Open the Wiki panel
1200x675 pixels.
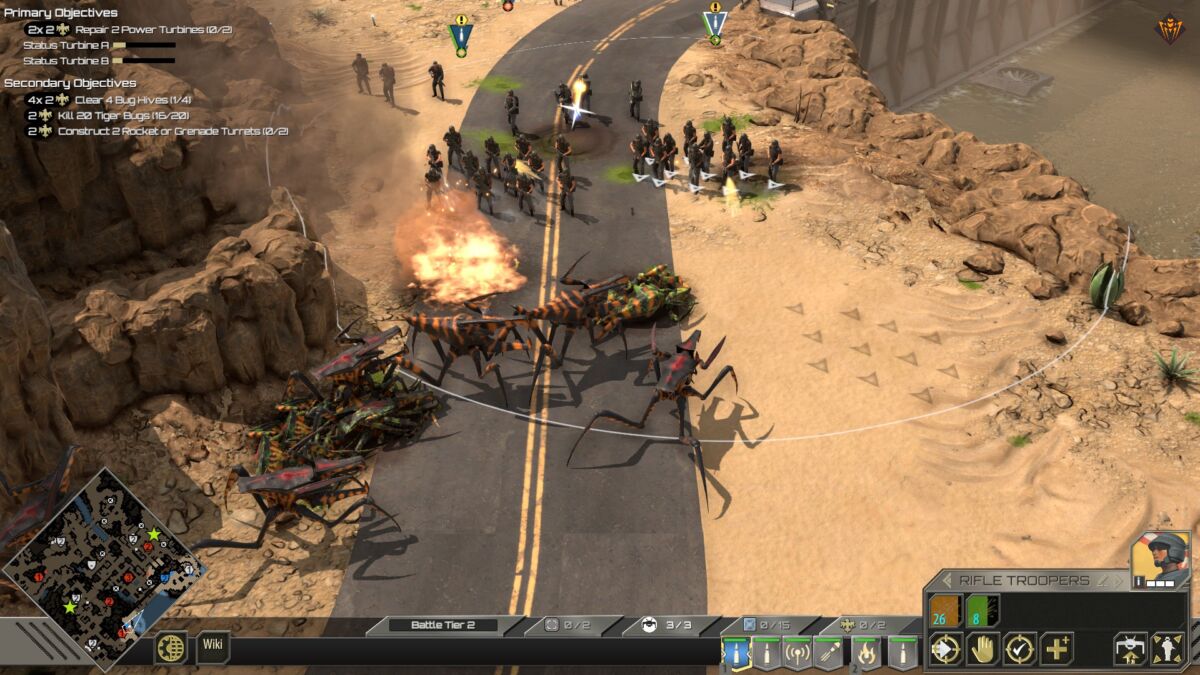[x=213, y=644]
